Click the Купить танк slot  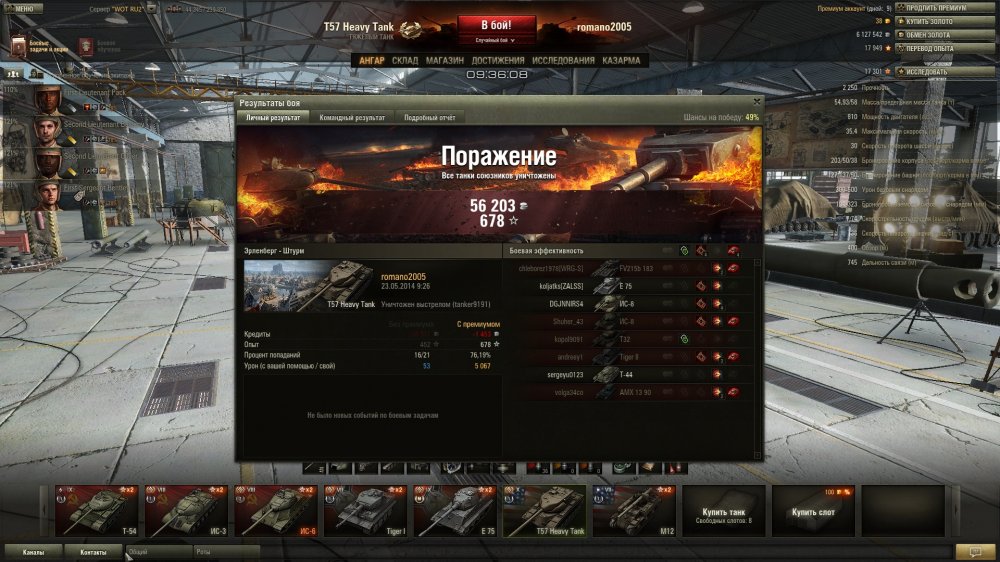click(x=723, y=510)
